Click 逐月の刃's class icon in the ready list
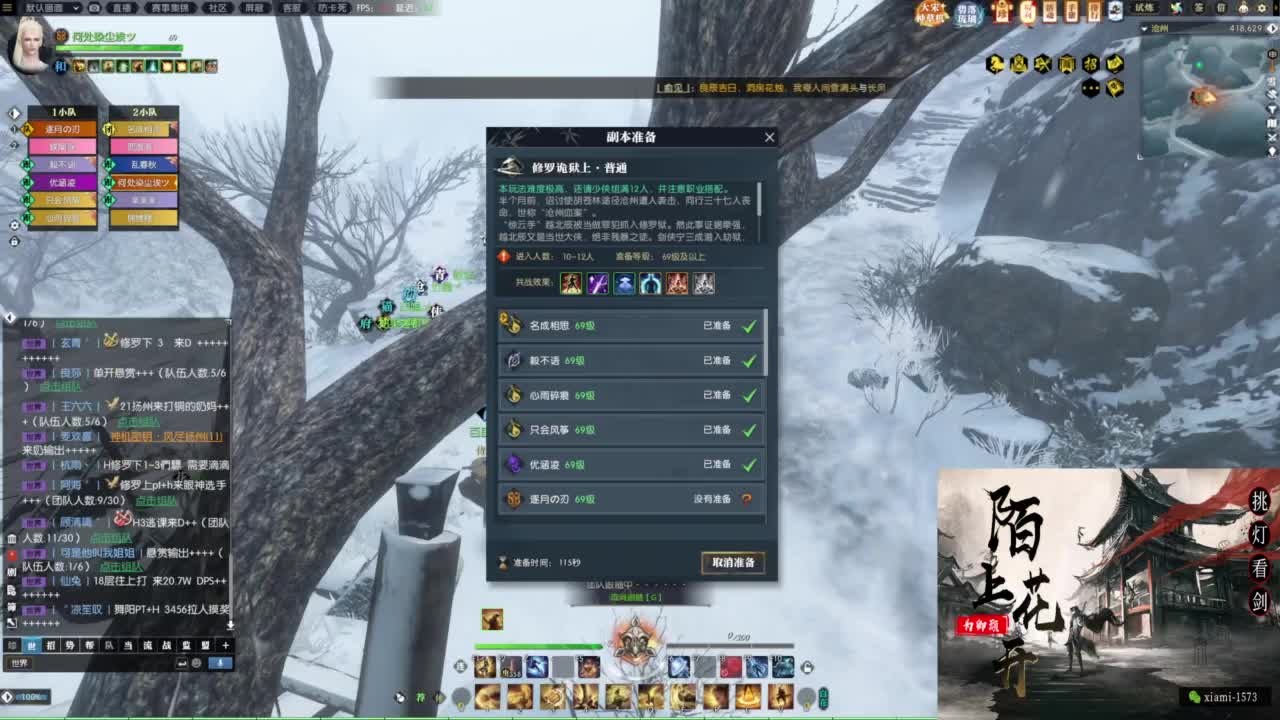The width and height of the screenshot is (1280, 720). coord(512,500)
